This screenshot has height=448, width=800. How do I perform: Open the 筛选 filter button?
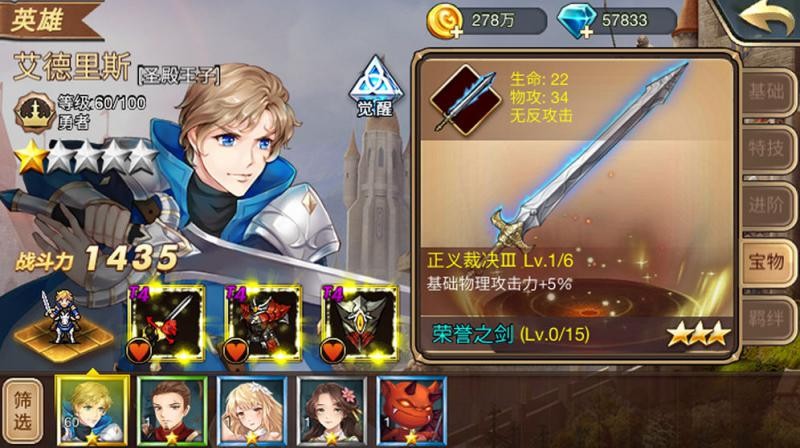pyautogui.click(x=24, y=411)
